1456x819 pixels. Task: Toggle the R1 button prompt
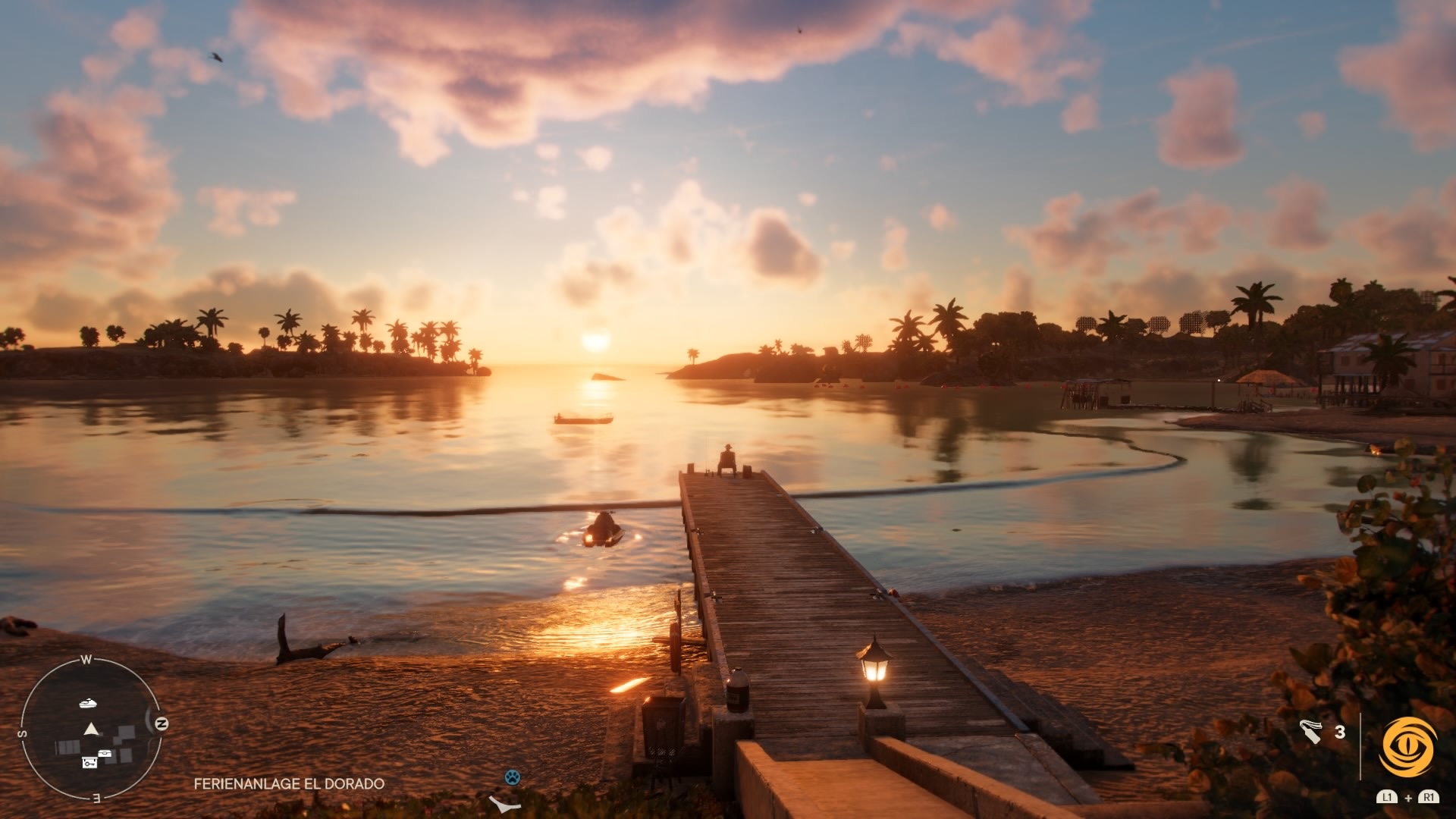pyautogui.click(x=1429, y=798)
